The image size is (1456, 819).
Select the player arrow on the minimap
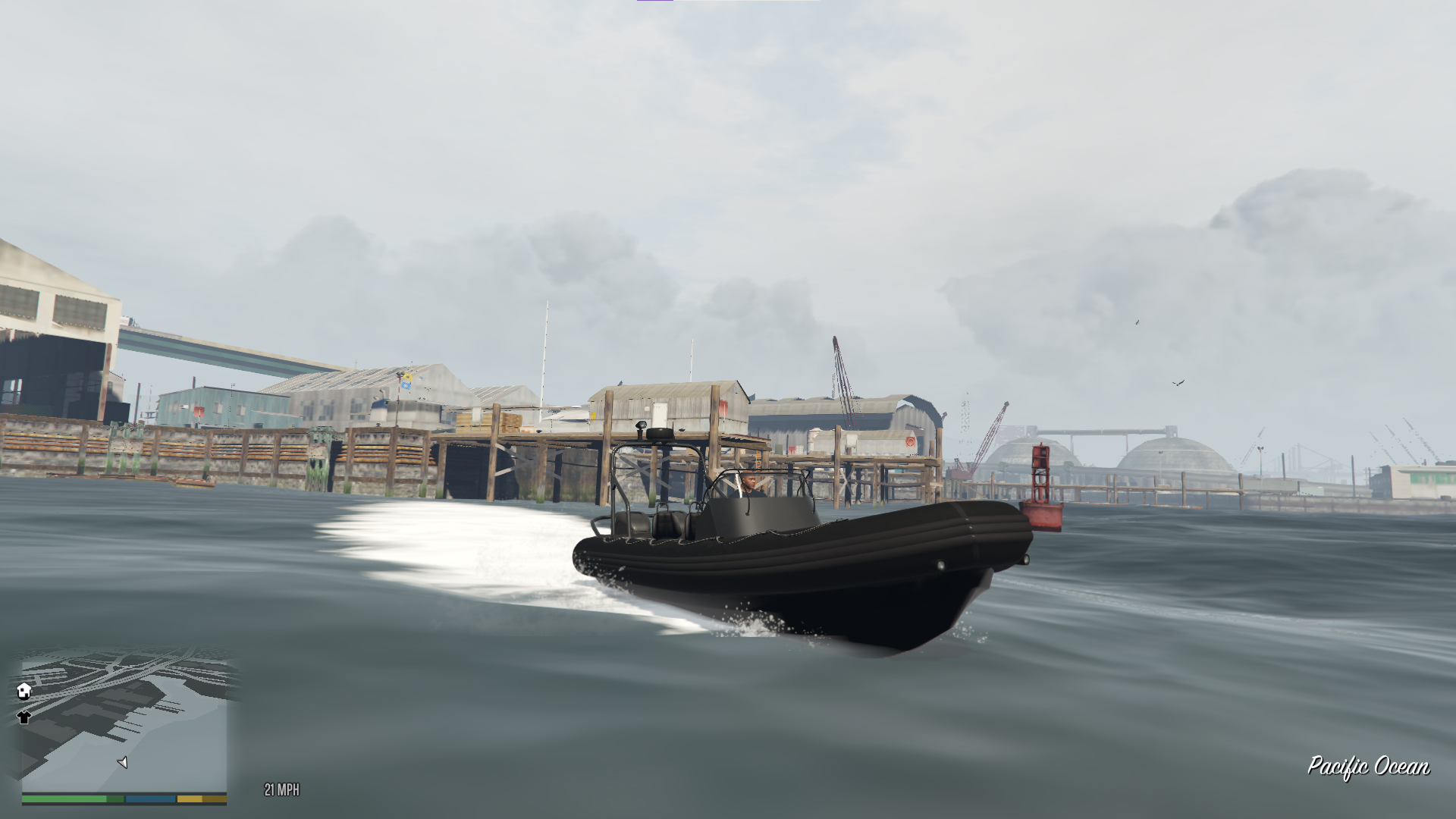[x=123, y=763]
